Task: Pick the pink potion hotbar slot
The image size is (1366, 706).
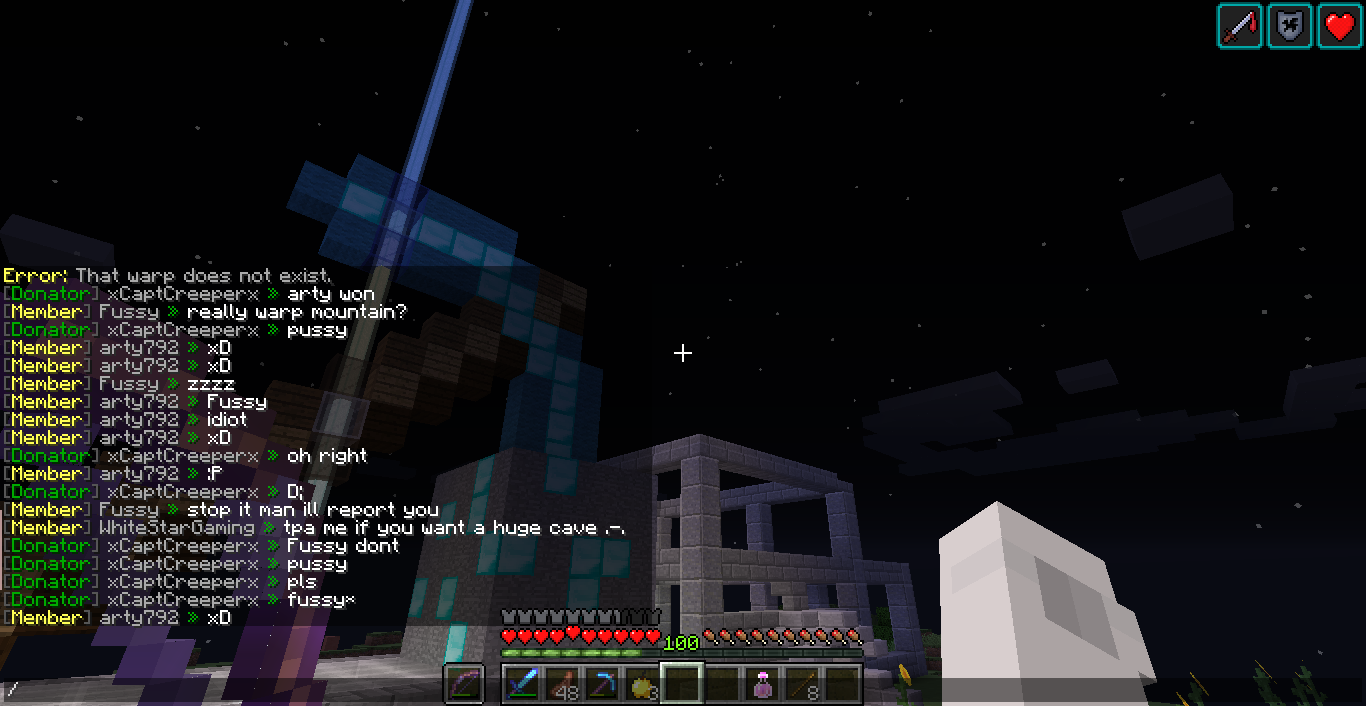Action: point(762,684)
